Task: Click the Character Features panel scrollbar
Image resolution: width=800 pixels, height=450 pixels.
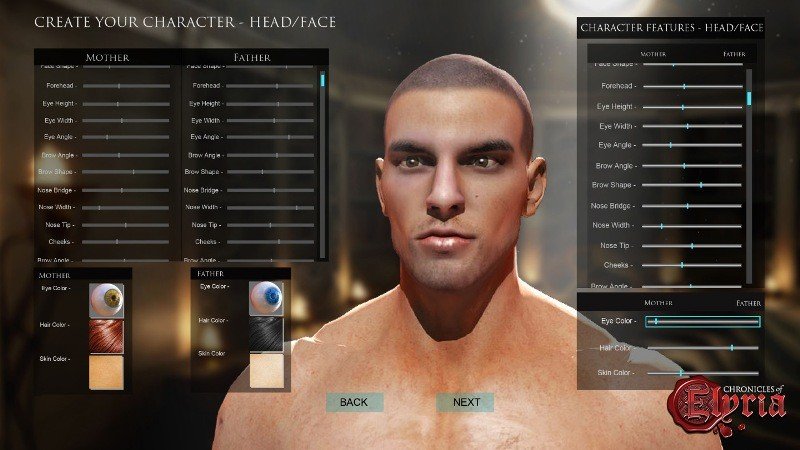Action: coord(749,100)
